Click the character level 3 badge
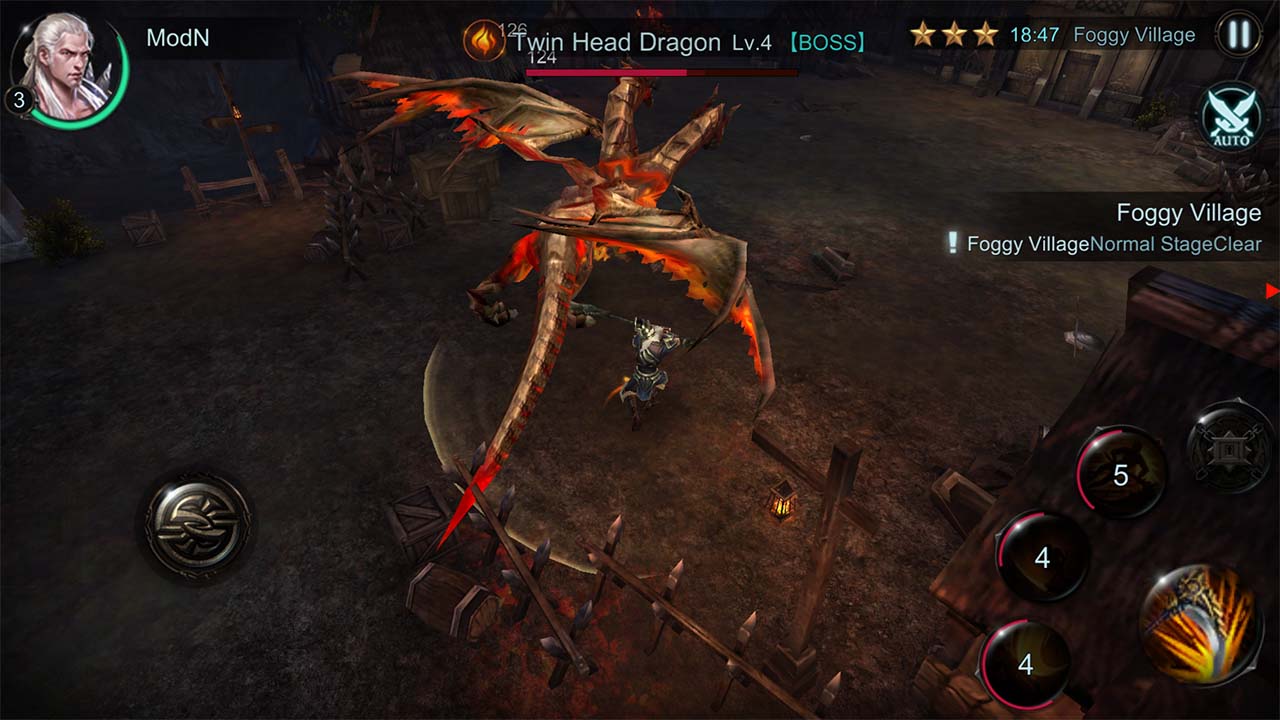1280x720 pixels. (16, 97)
